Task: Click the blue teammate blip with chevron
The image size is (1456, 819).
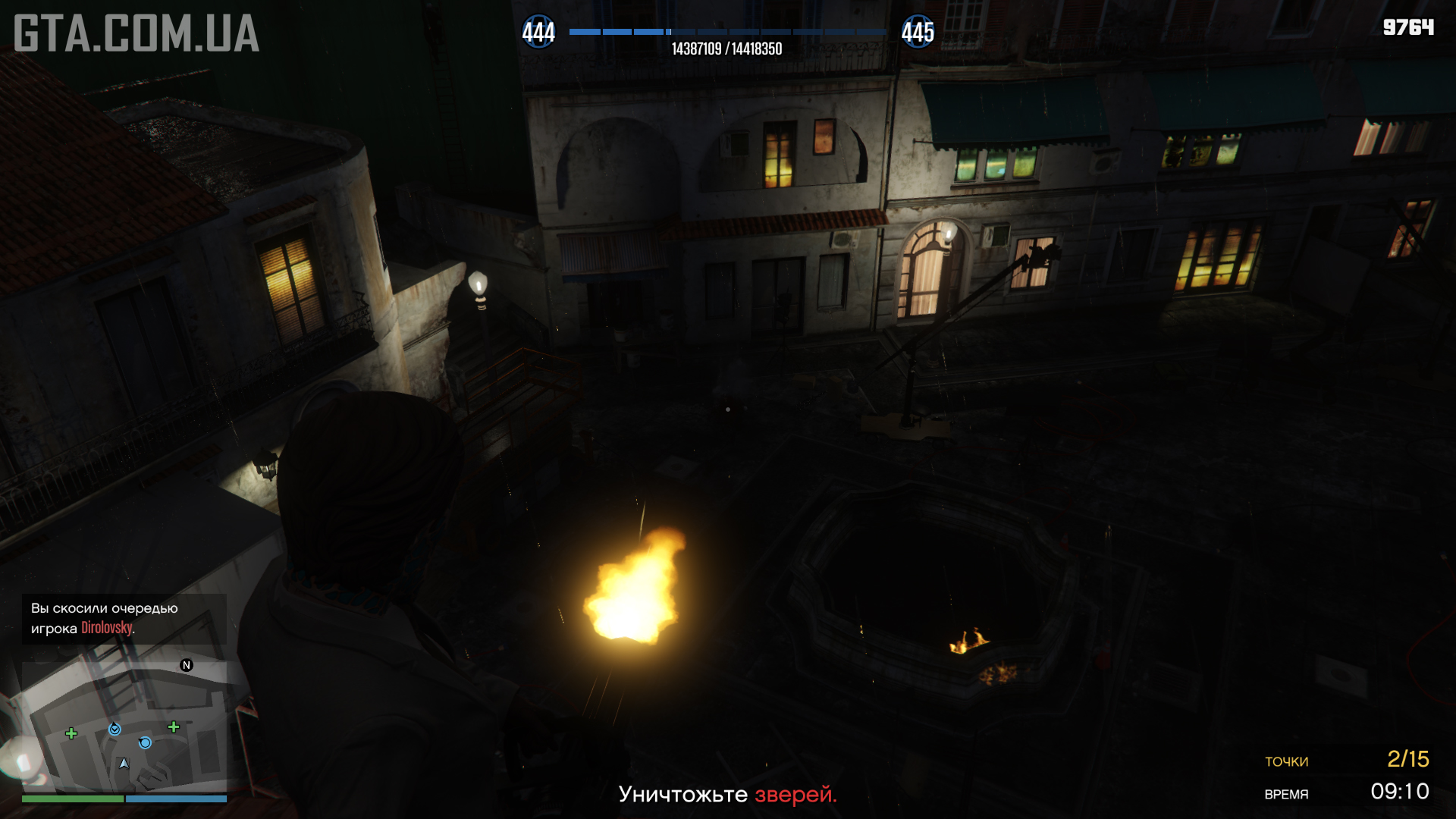Action: pos(115,730)
